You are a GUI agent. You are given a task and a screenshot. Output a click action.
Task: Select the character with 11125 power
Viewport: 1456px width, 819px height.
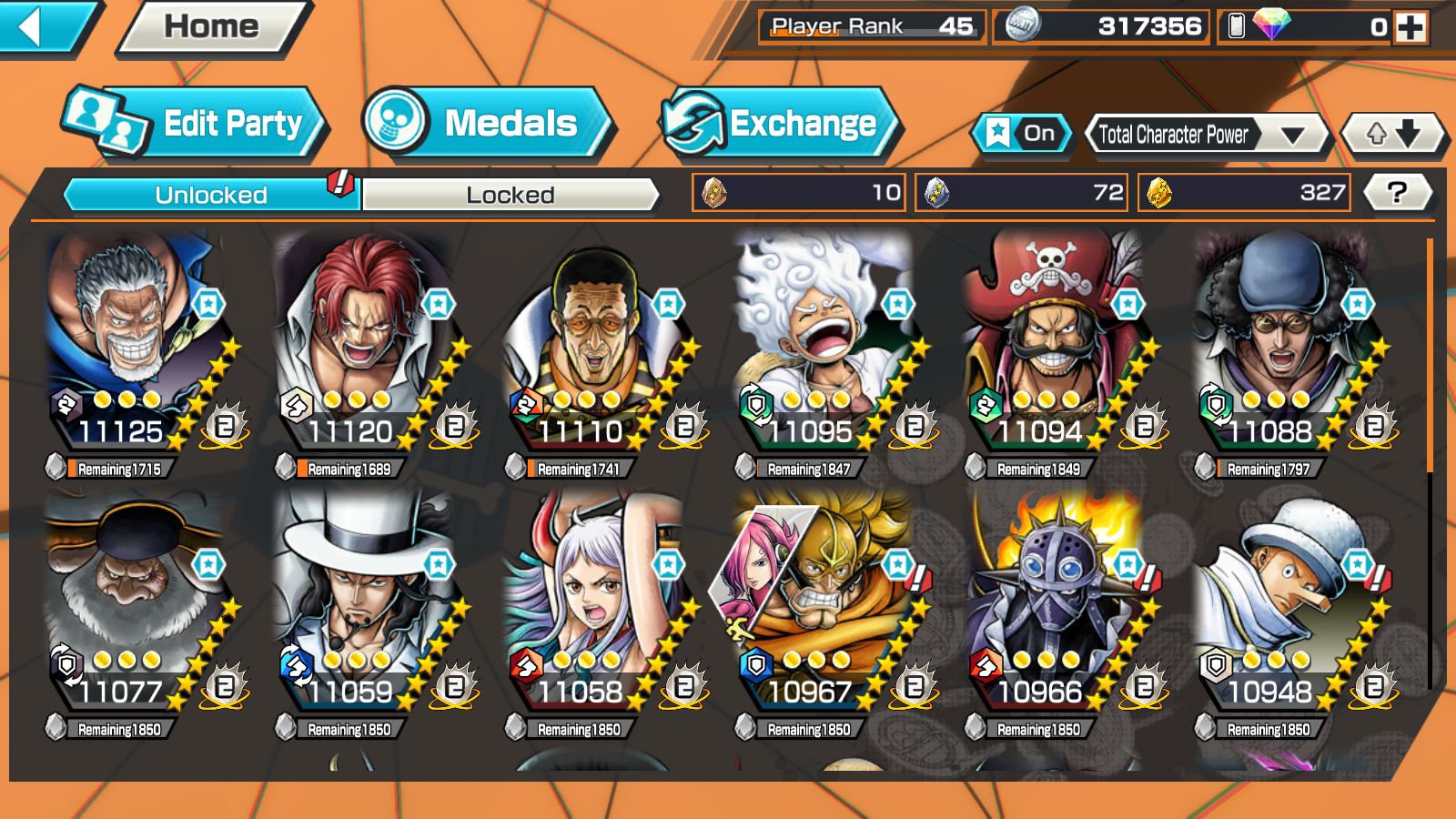pyautogui.click(x=136, y=346)
